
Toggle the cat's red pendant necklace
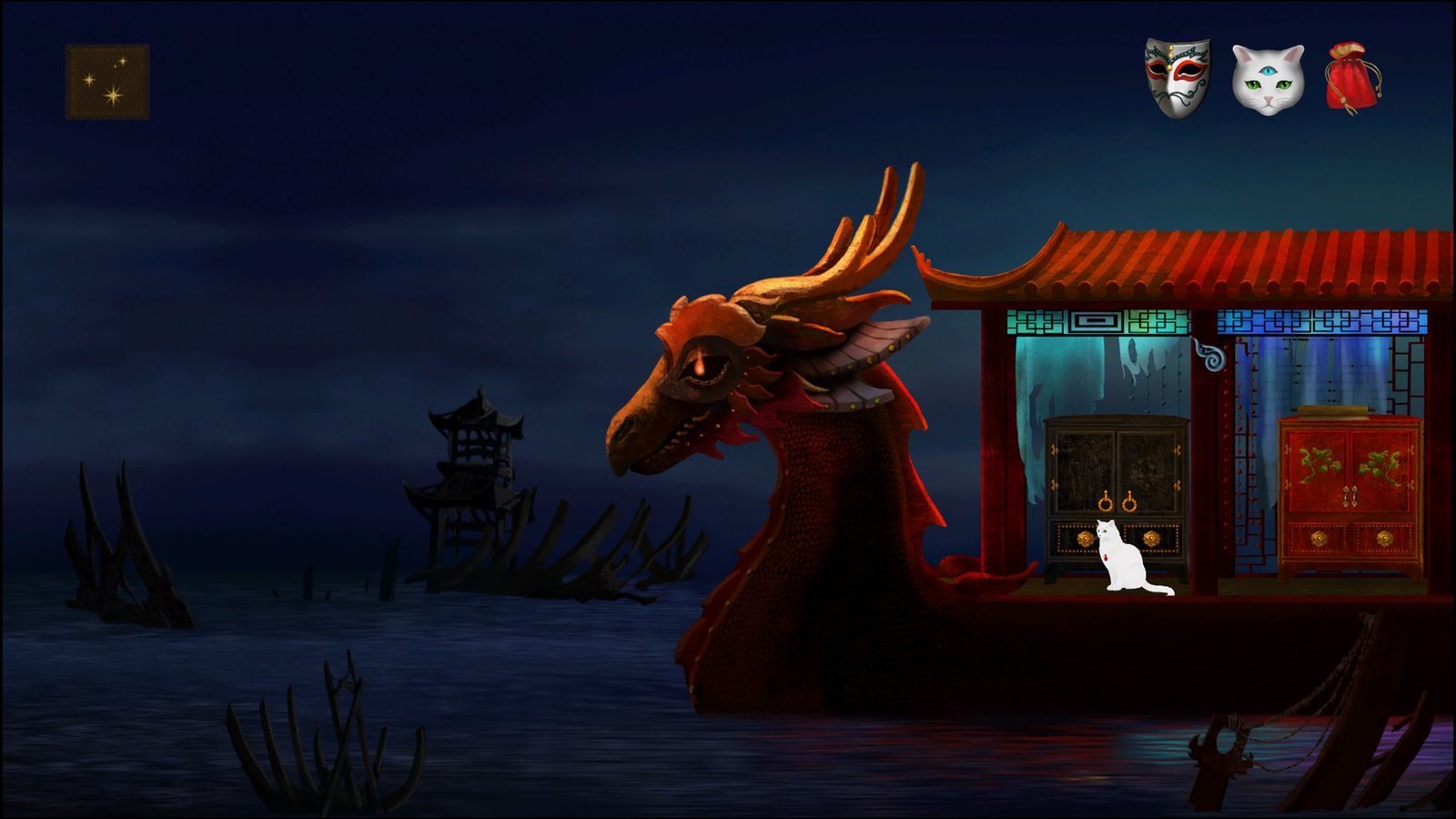pyautogui.click(x=1106, y=557)
